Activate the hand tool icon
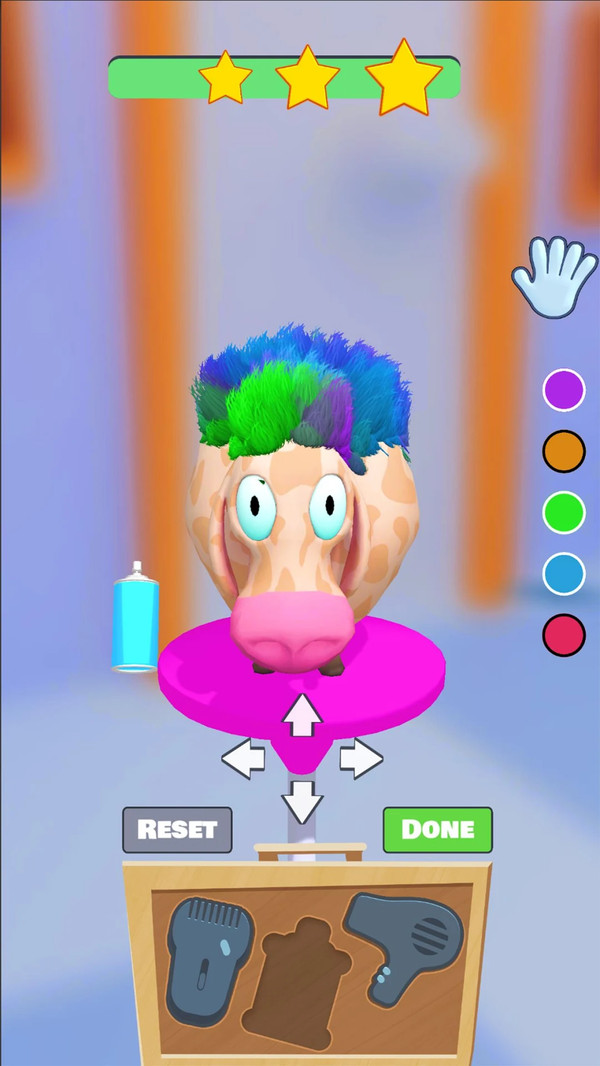This screenshot has width=600, height=1066. click(551, 273)
